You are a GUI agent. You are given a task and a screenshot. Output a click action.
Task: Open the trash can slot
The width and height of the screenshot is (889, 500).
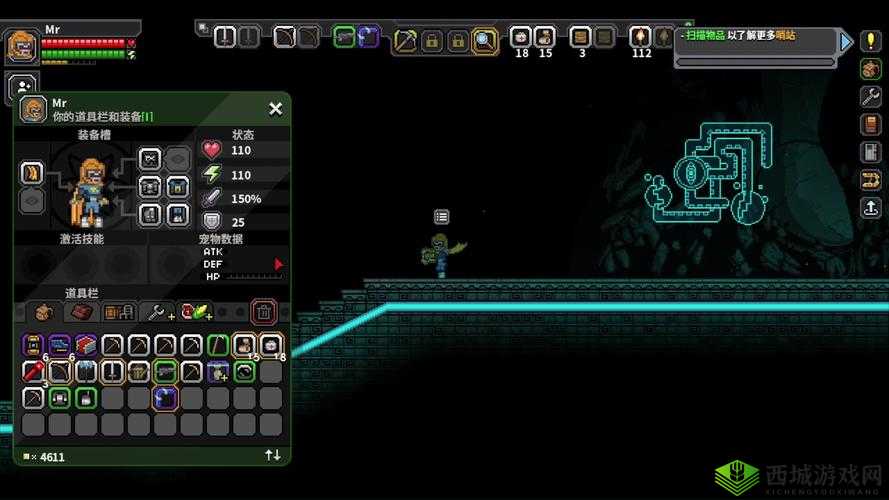tap(263, 312)
